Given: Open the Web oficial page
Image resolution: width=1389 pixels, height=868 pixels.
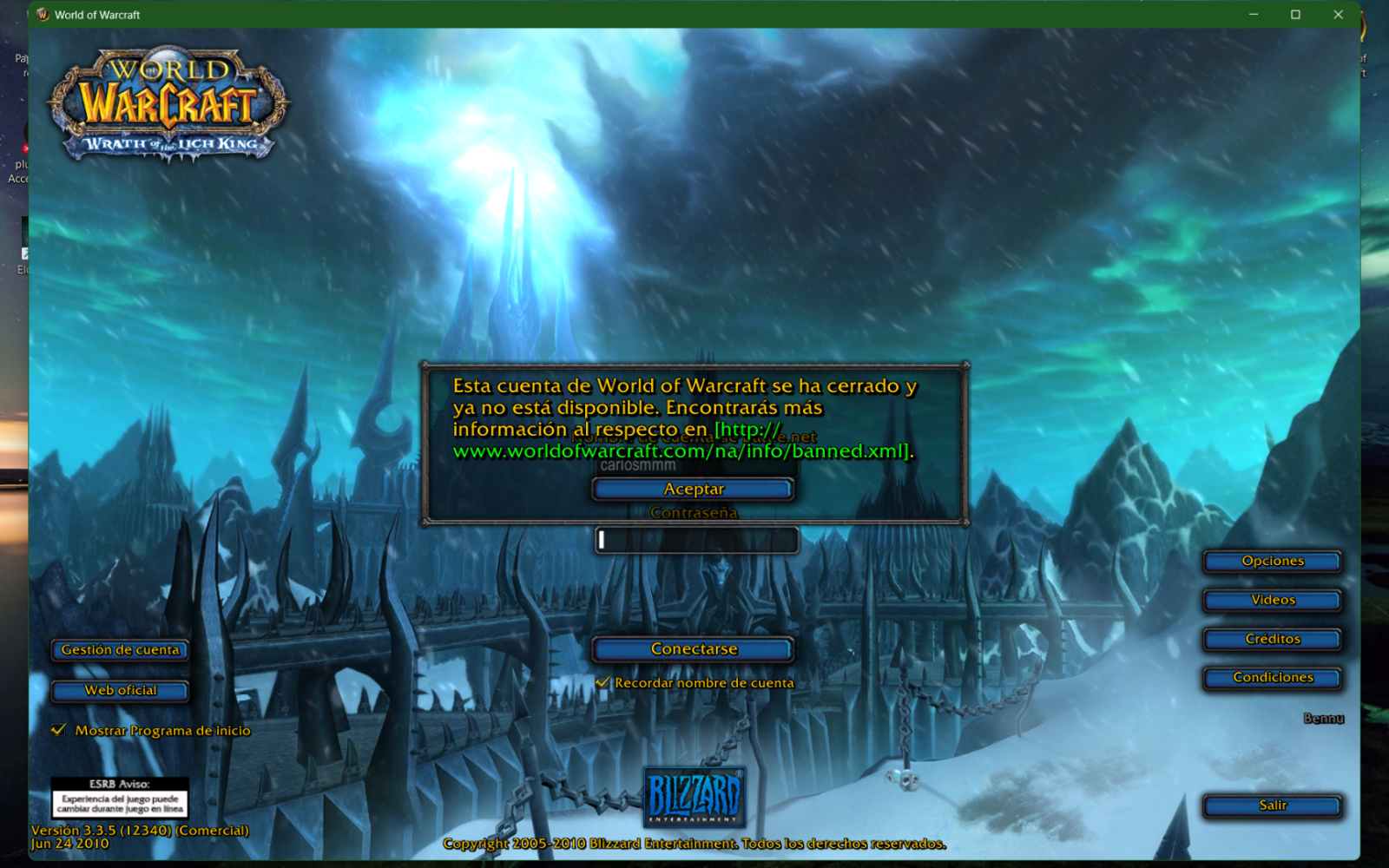Looking at the screenshot, I should (x=119, y=691).
